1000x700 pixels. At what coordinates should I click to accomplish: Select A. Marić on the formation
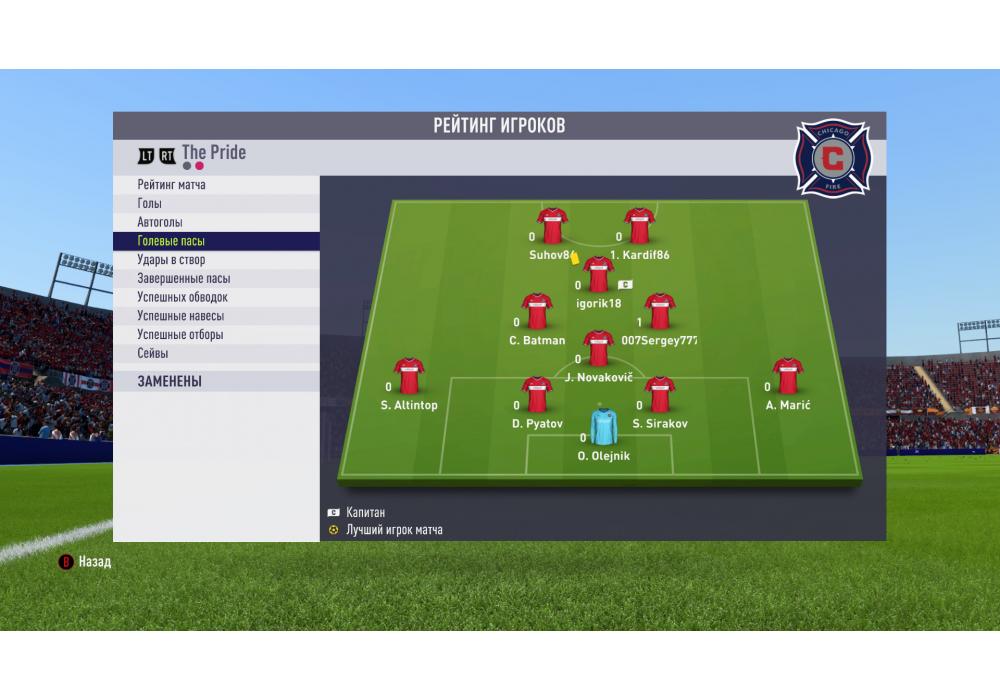click(x=788, y=377)
